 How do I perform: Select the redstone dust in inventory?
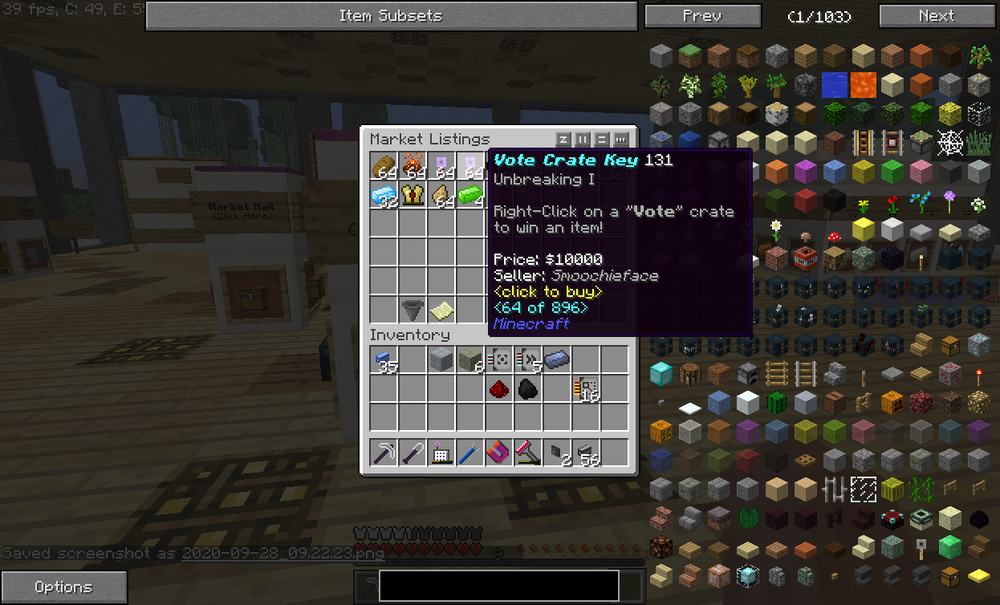[x=499, y=389]
